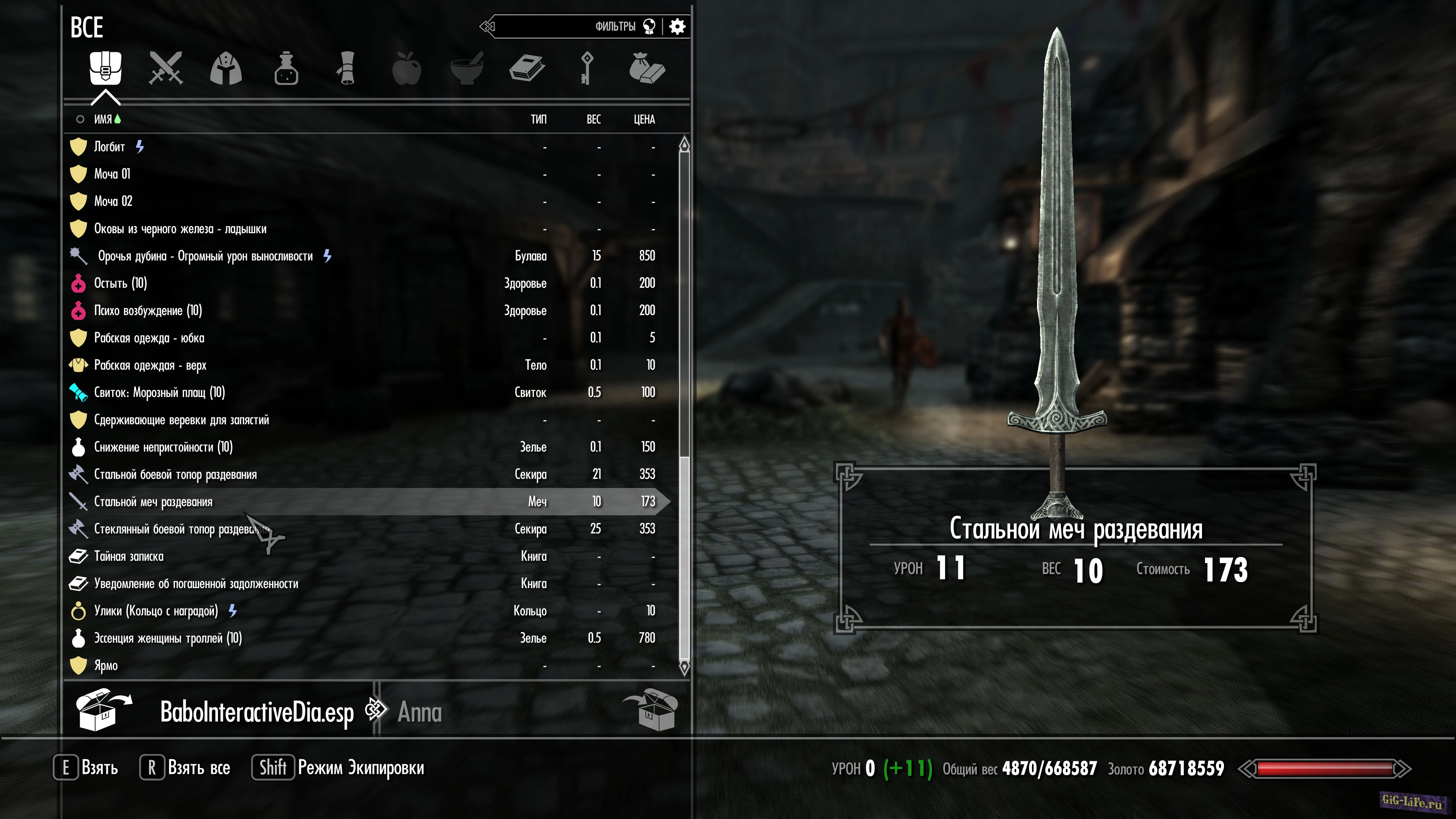Select the scrolls category tab

coord(347,68)
